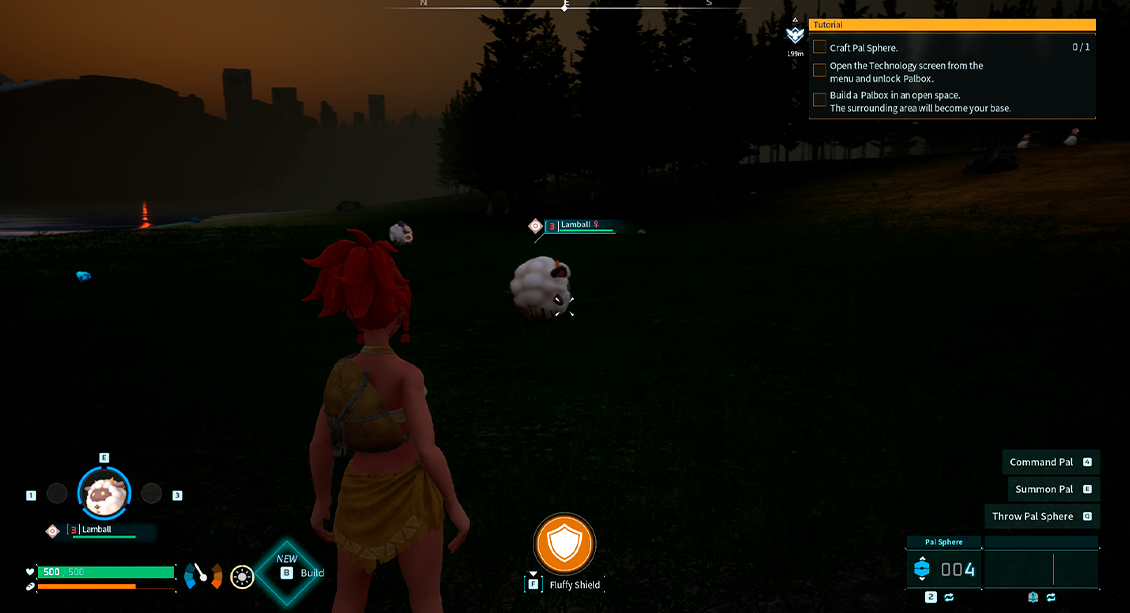
Task: Tick the Build a Palbox objective checkbox
Action: [x=820, y=100]
